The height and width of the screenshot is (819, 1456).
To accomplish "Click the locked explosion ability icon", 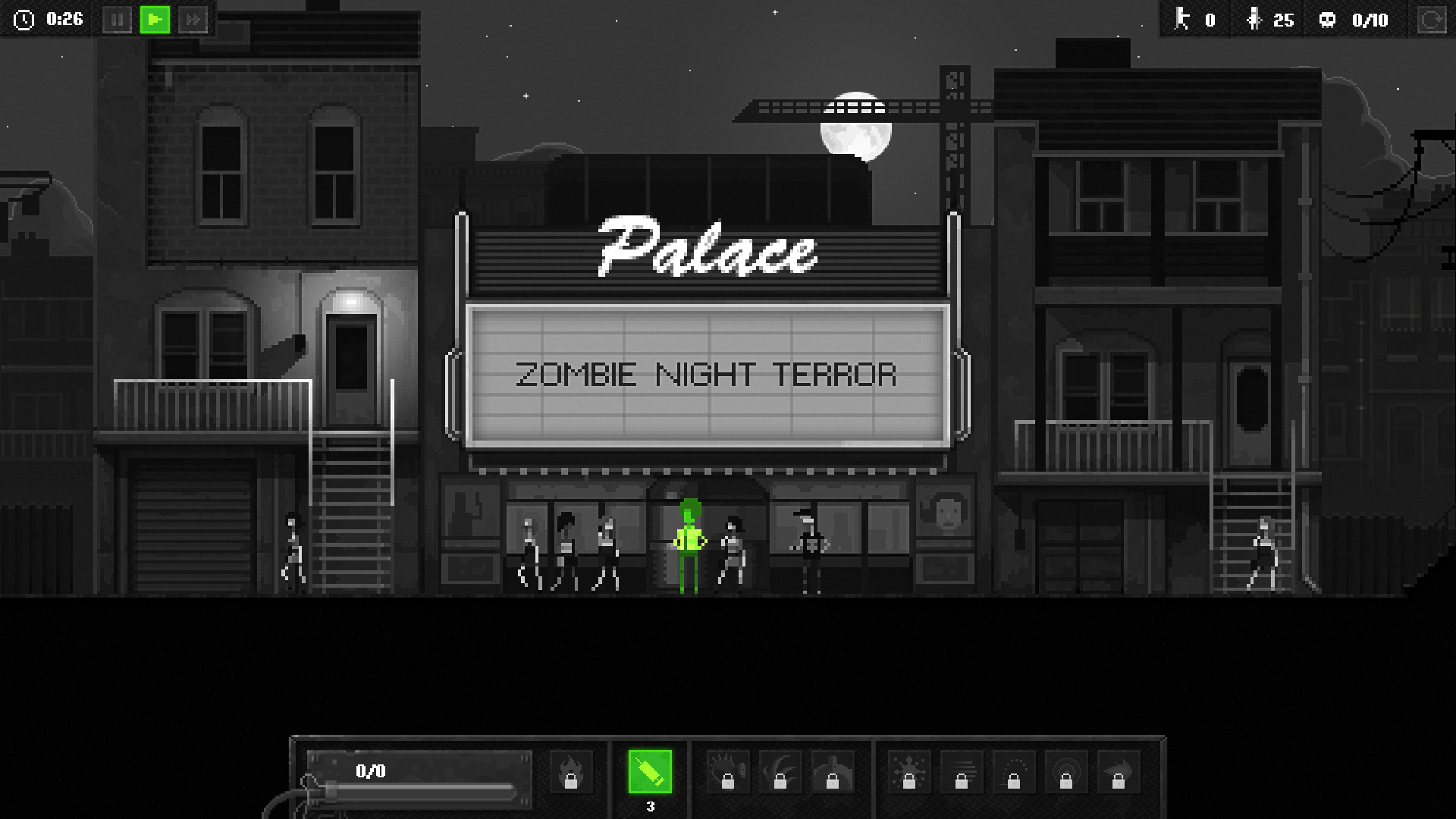I will [x=908, y=771].
